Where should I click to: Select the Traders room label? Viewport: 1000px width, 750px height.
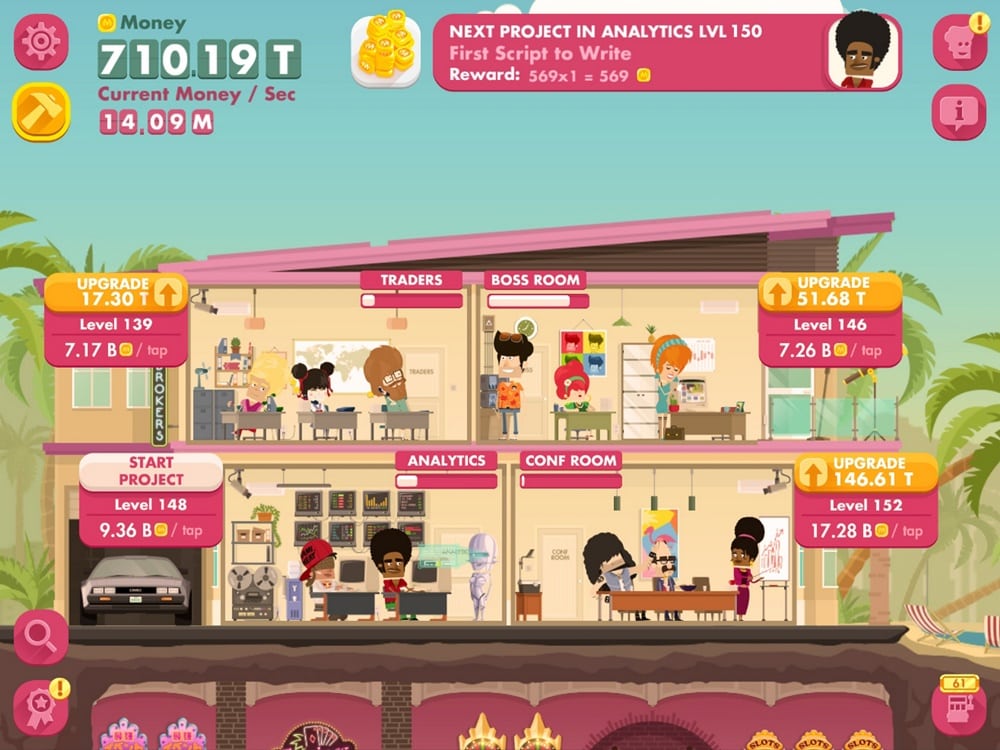[x=411, y=280]
